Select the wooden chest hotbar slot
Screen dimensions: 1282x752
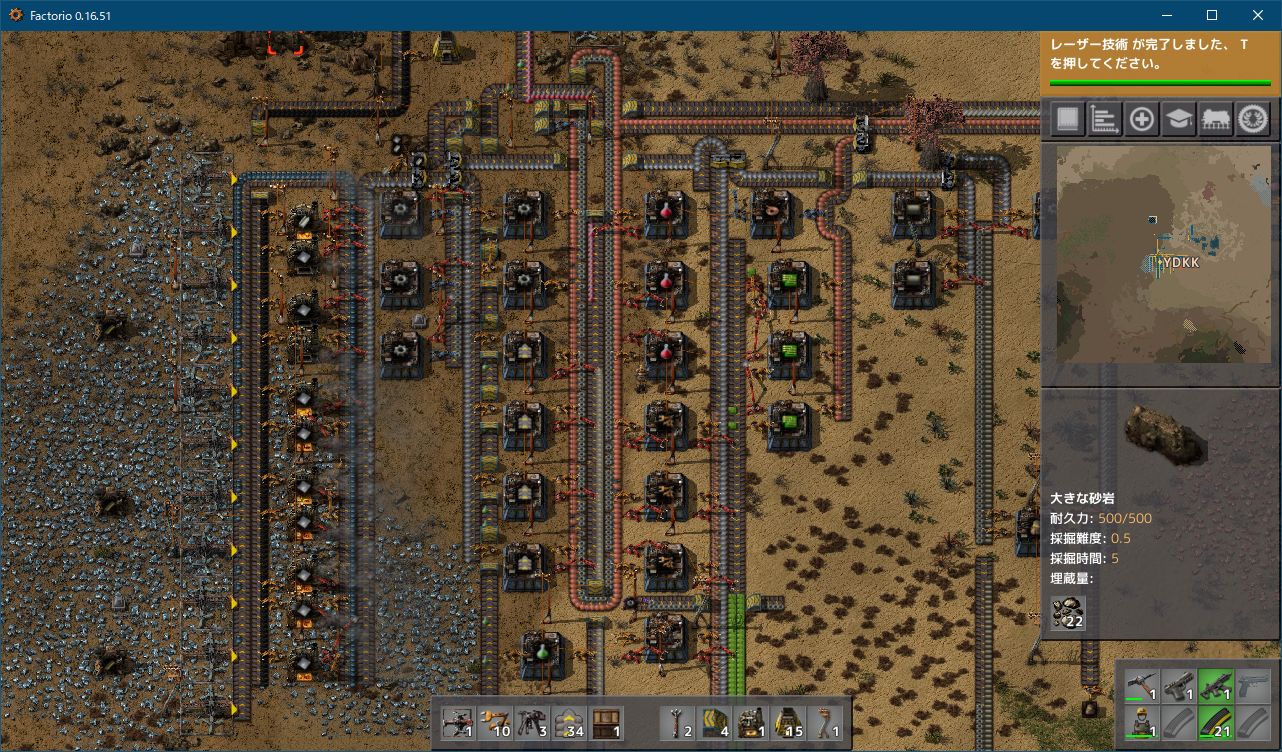[606, 723]
